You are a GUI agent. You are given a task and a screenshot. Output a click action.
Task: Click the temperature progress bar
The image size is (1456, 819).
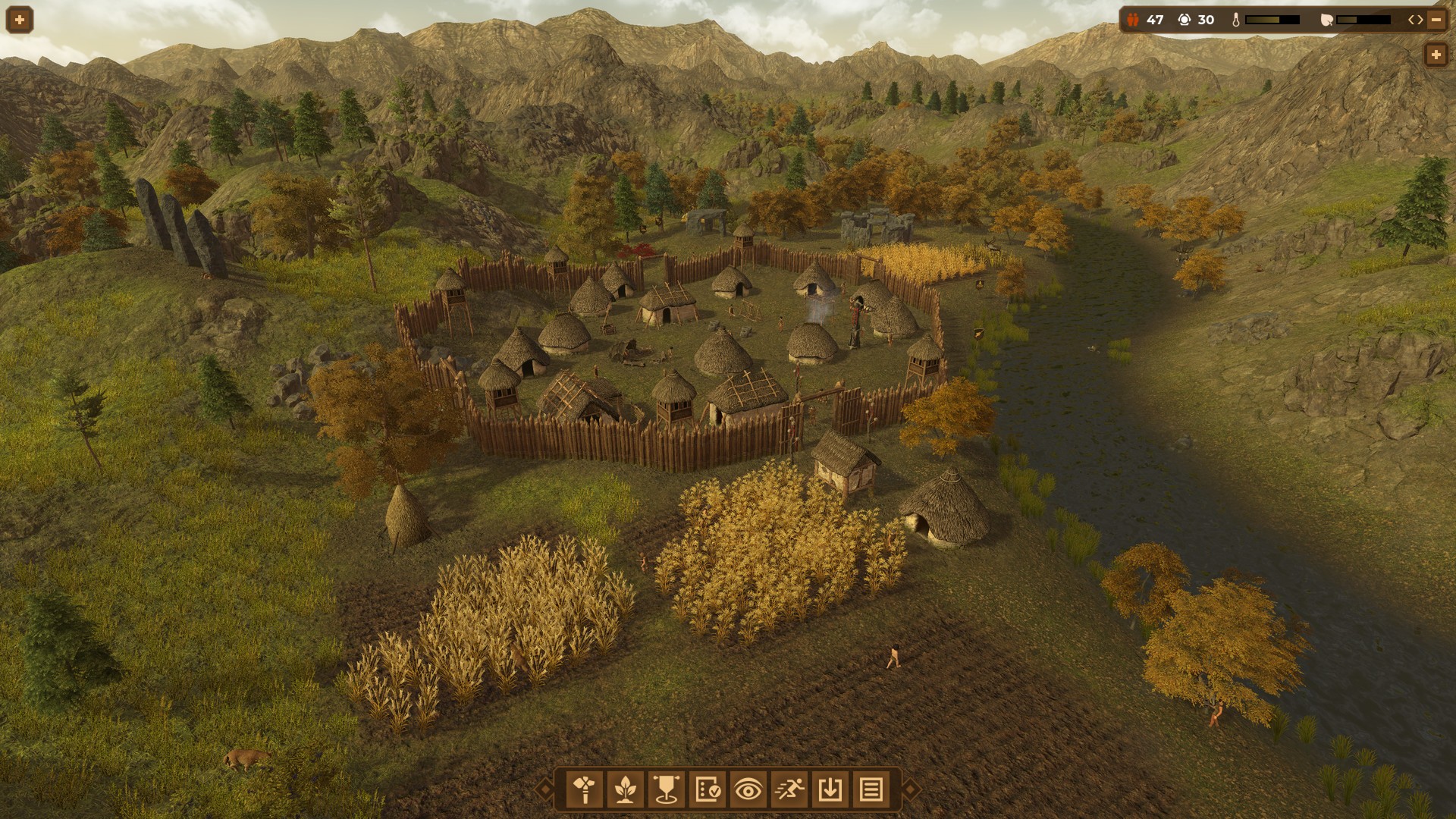pyautogui.click(x=1272, y=20)
